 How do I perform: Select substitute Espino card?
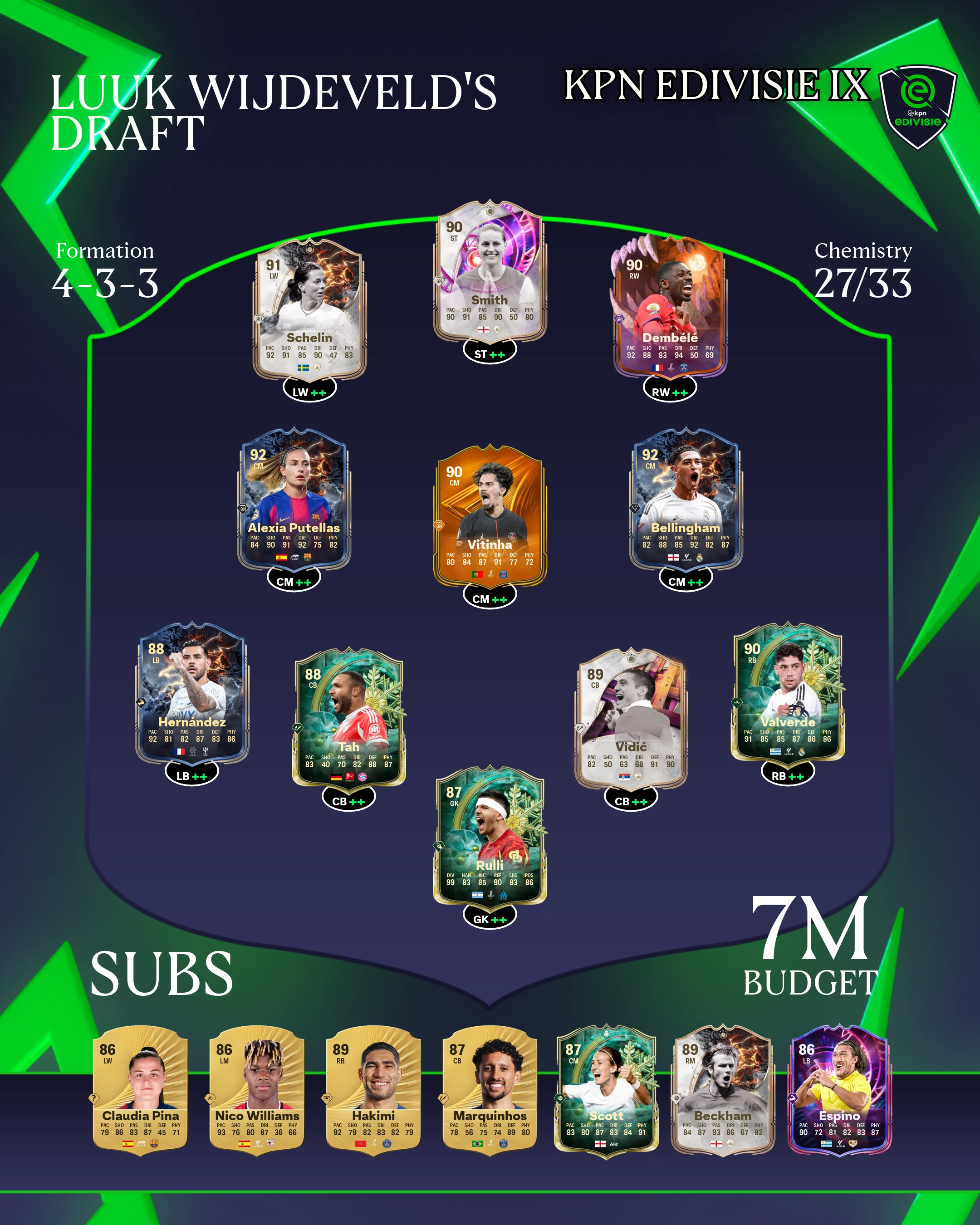click(839, 1090)
